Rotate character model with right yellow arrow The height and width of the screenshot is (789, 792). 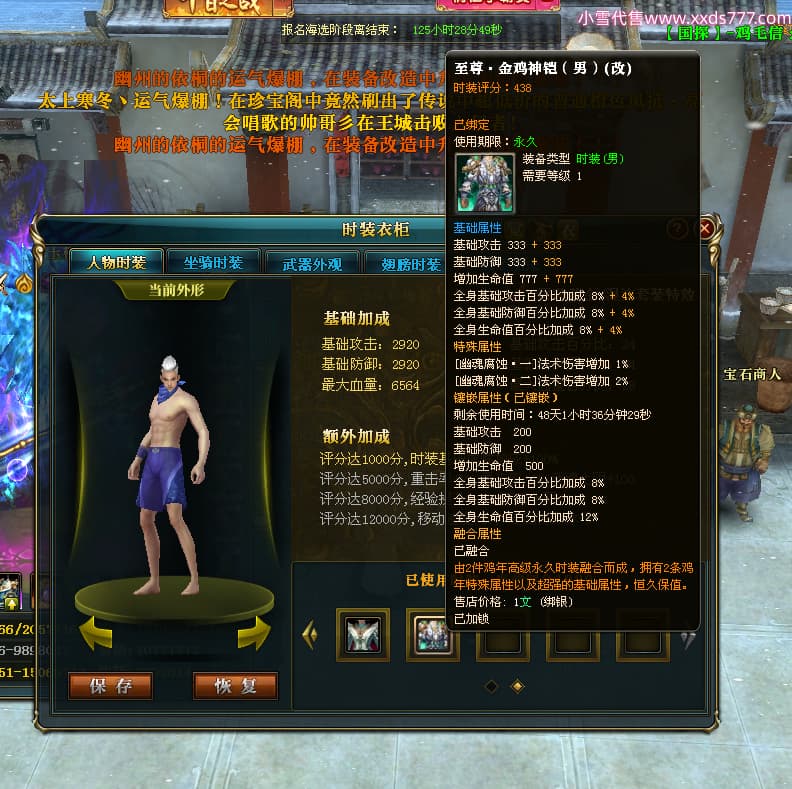click(x=254, y=632)
